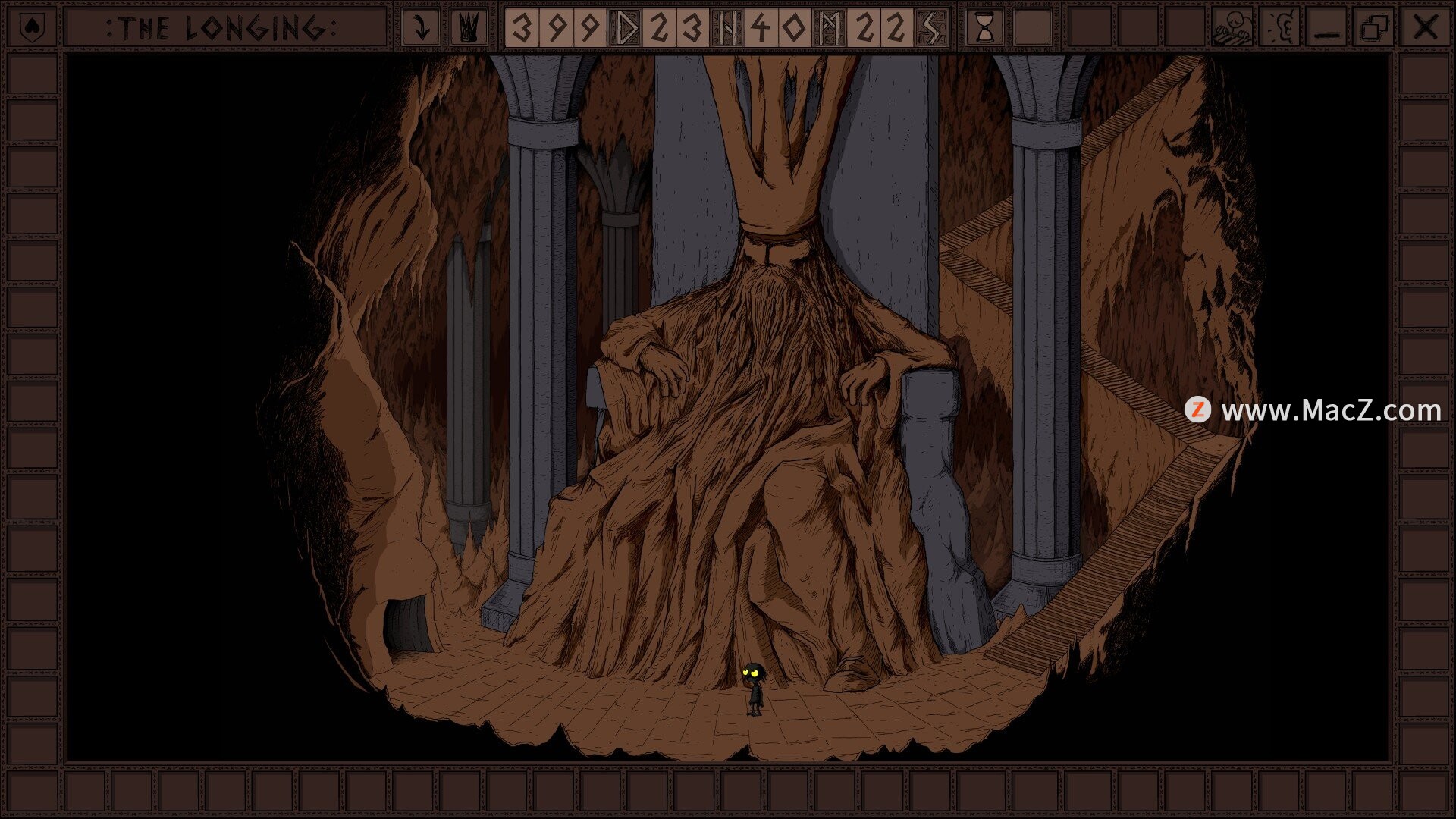The image size is (1456, 819).
Task: Open the down-arrow menu button
Action: pyautogui.click(x=421, y=28)
